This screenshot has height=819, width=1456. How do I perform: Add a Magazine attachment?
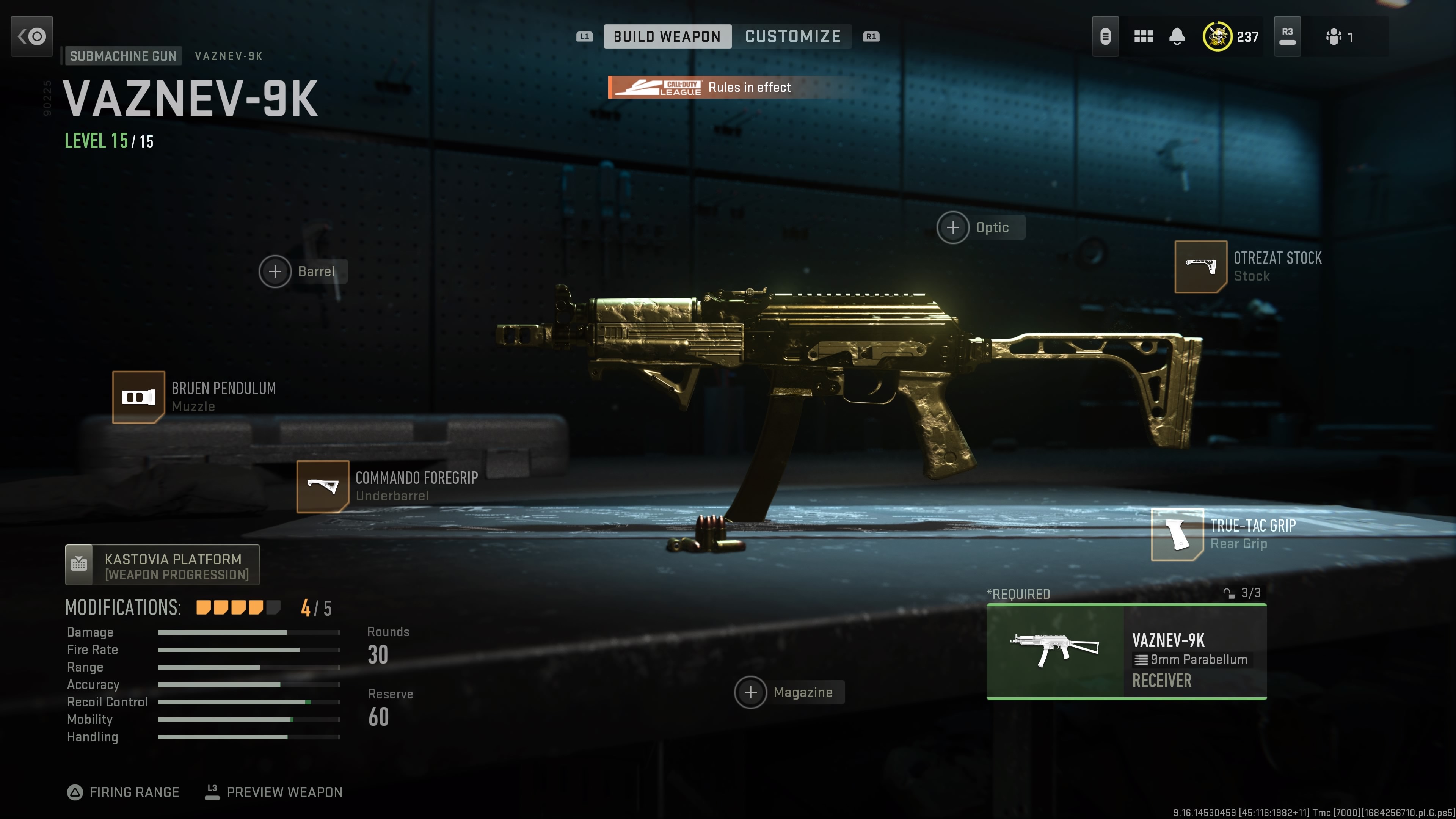(751, 692)
